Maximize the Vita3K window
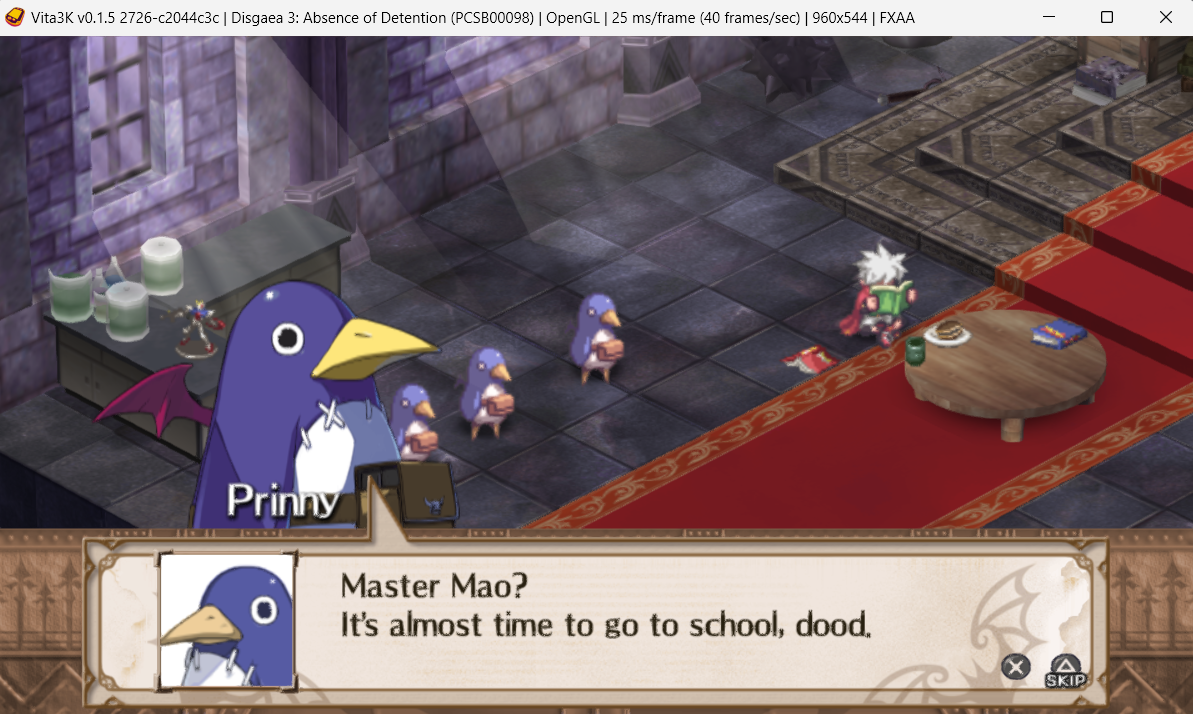This screenshot has height=714, width=1193. pos(1107,17)
